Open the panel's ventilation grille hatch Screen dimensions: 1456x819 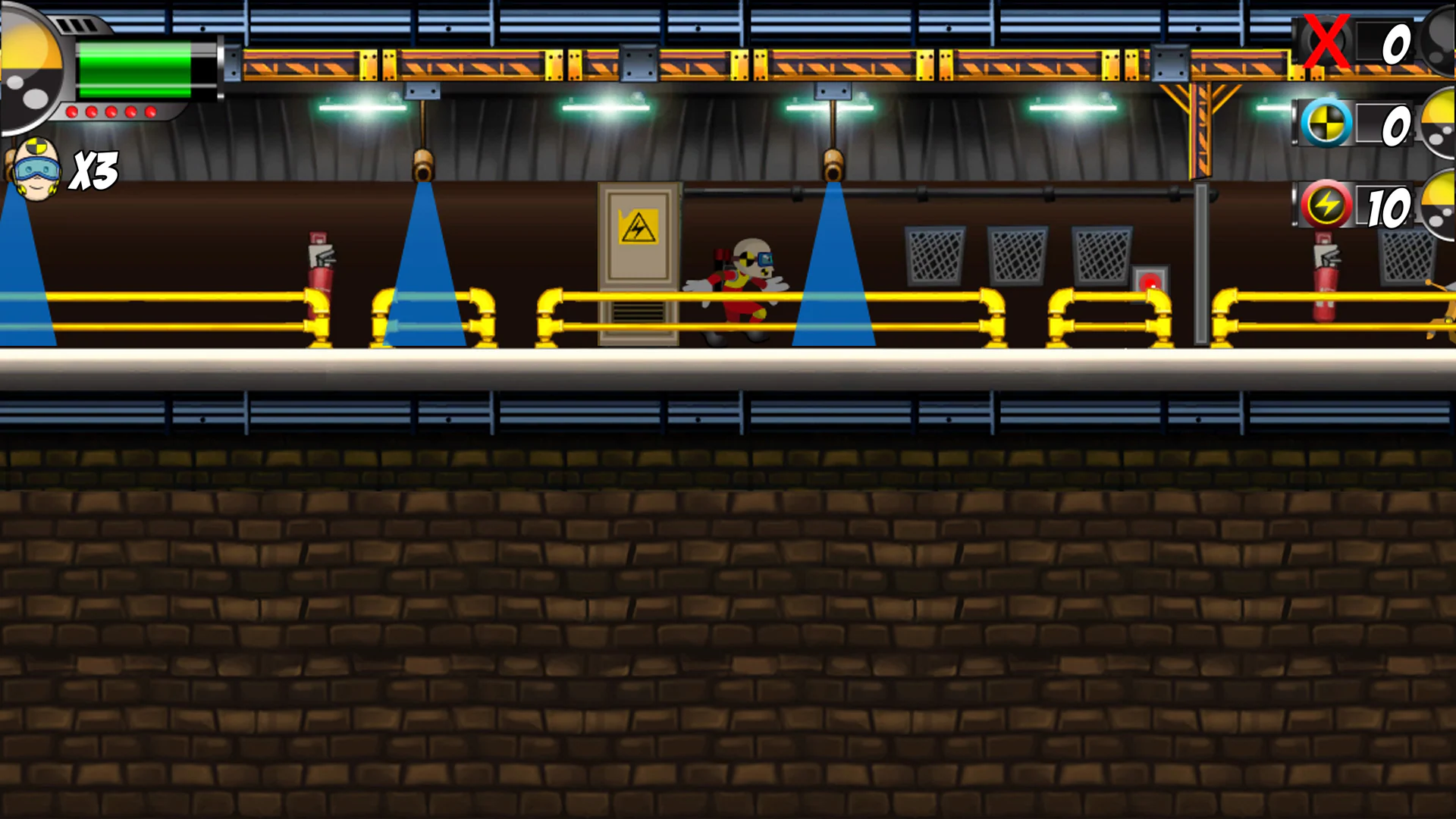click(x=639, y=311)
